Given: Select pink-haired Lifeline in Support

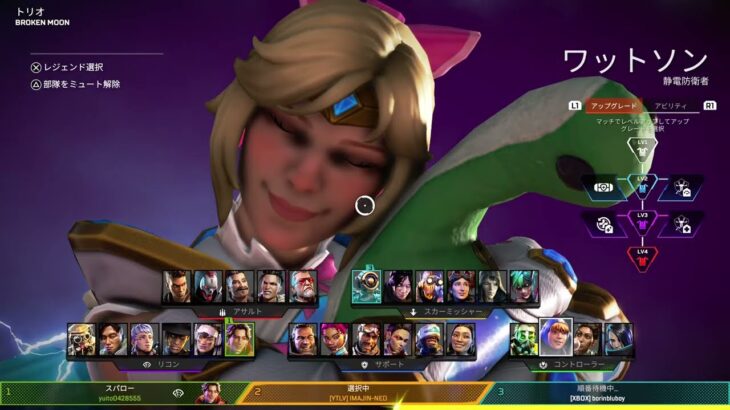Looking at the screenshot, I should (x=334, y=339).
